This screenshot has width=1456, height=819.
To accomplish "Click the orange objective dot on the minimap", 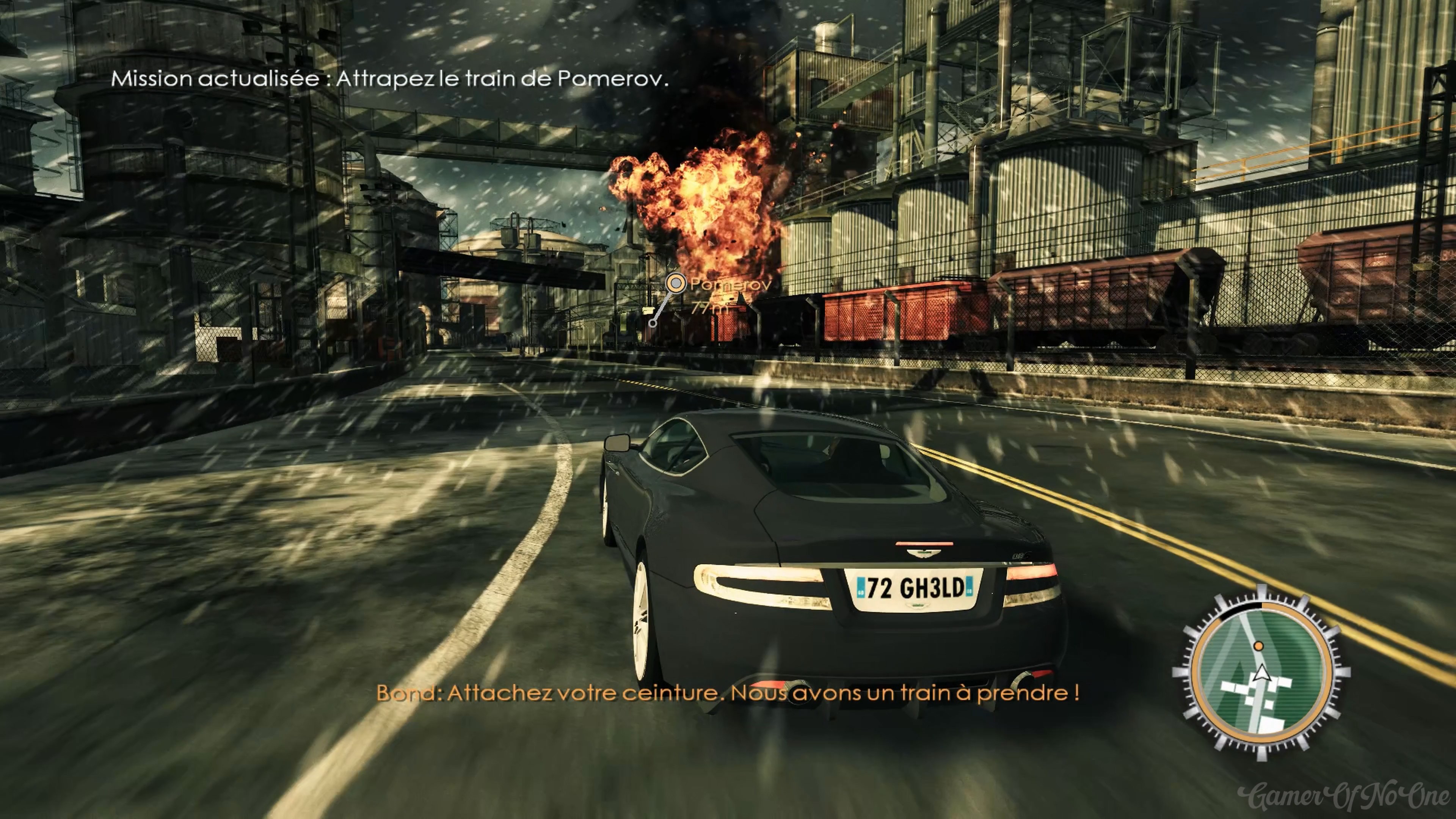I will pos(1258,645).
